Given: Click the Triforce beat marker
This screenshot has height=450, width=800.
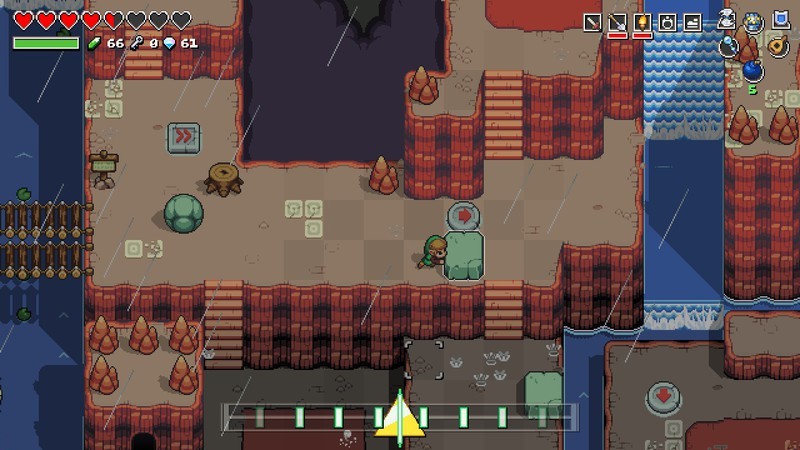Looking at the screenshot, I should pyautogui.click(x=400, y=419).
